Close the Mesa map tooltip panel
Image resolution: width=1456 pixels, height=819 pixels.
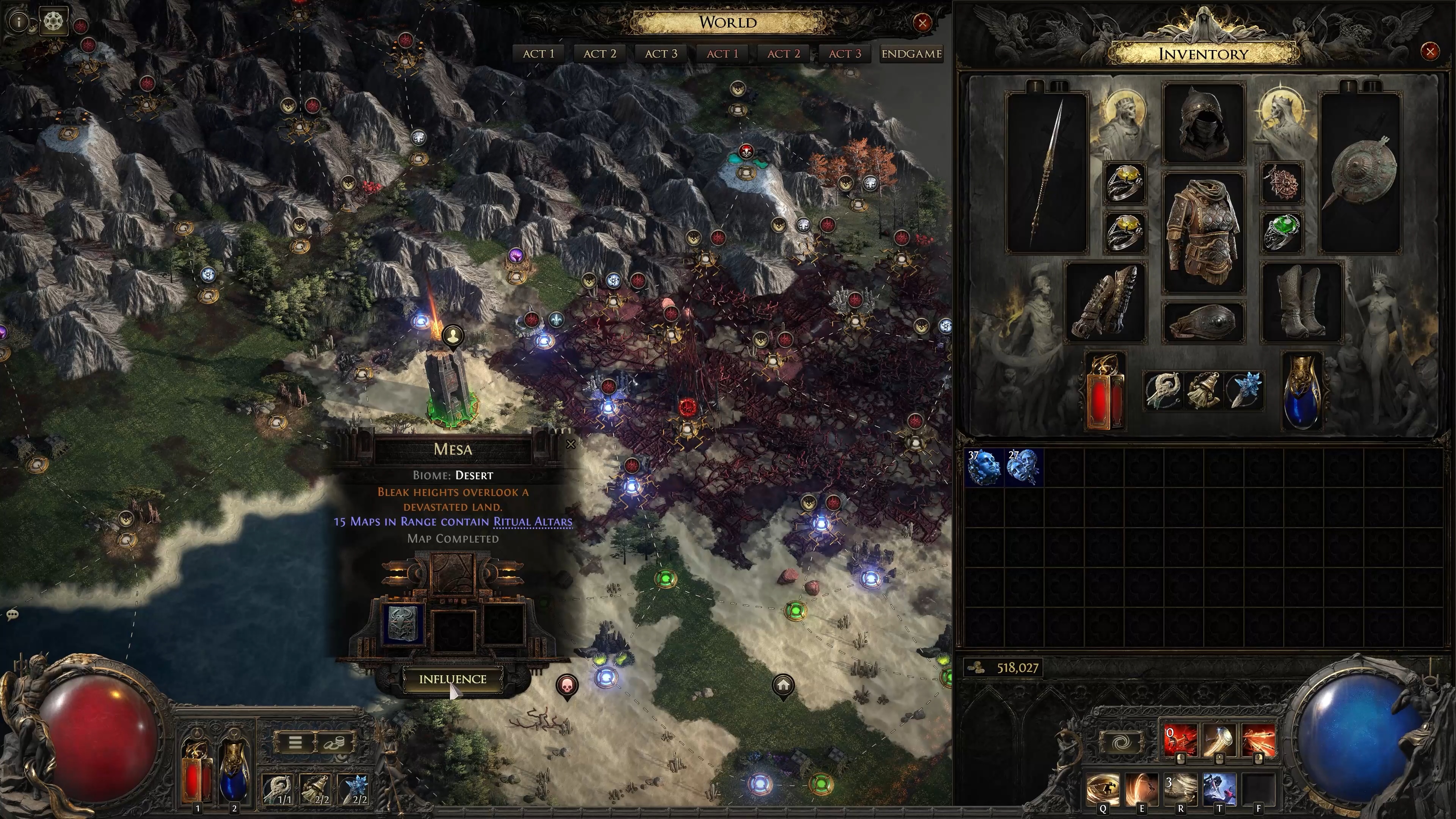coord(571,444)
